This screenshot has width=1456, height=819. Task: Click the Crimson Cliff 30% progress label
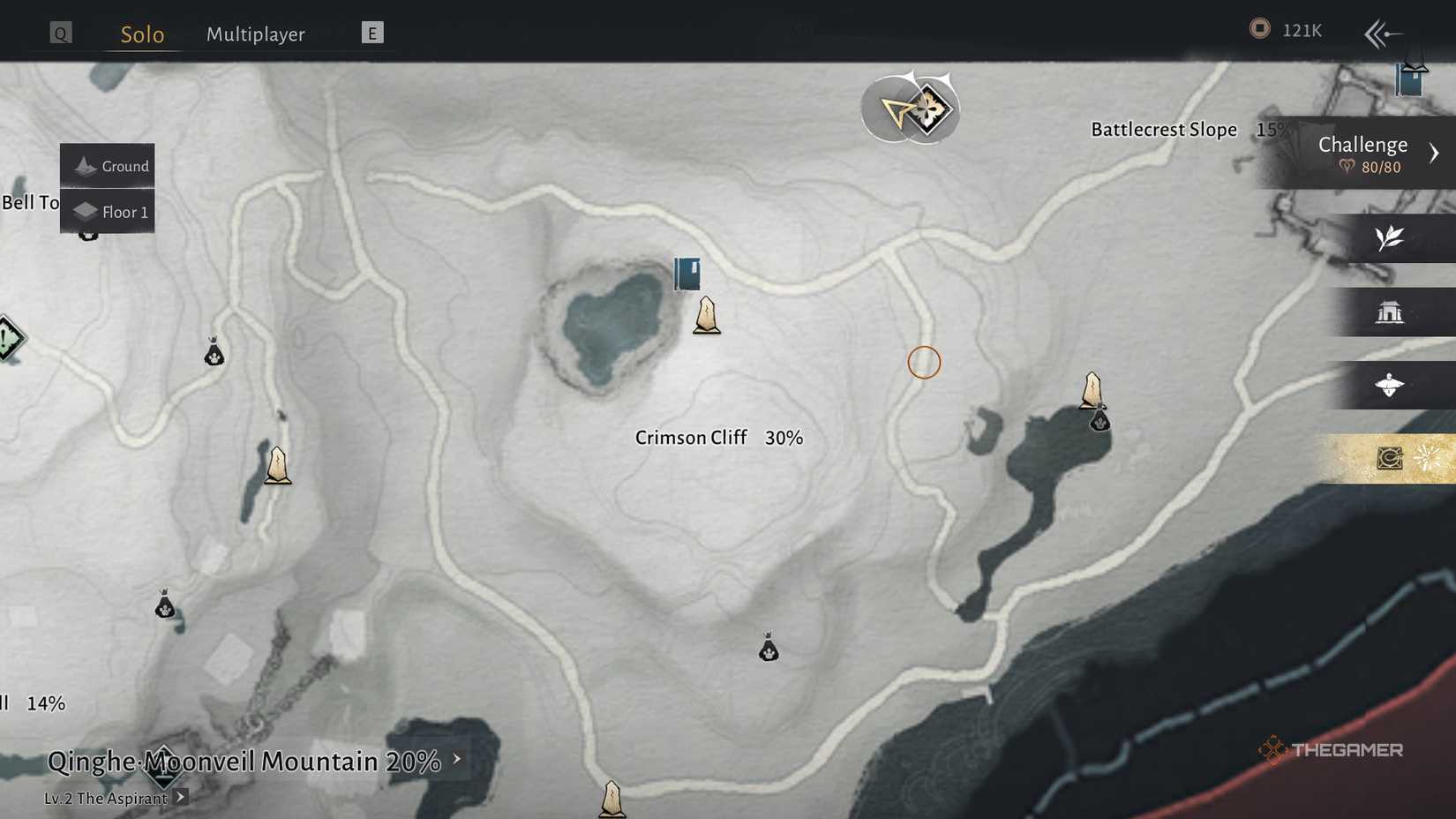coord(719,437)
